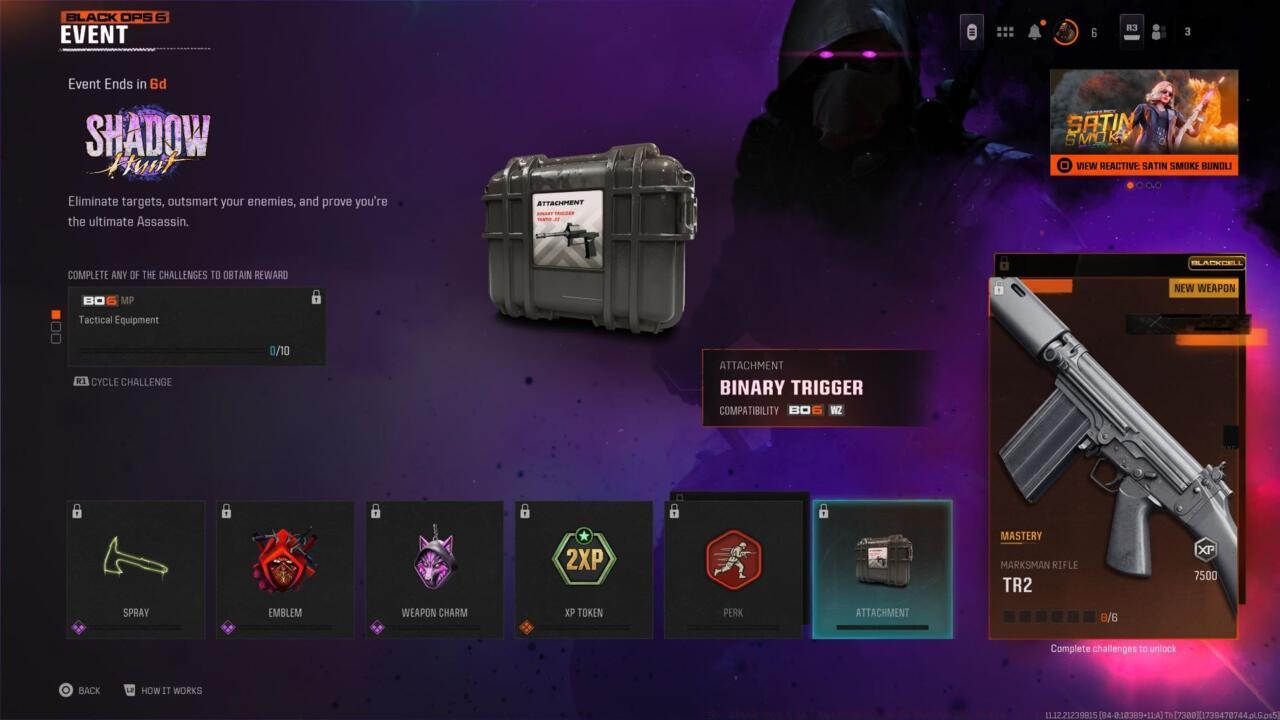Select the first challenge indicator square

click(x=57, y=313)
